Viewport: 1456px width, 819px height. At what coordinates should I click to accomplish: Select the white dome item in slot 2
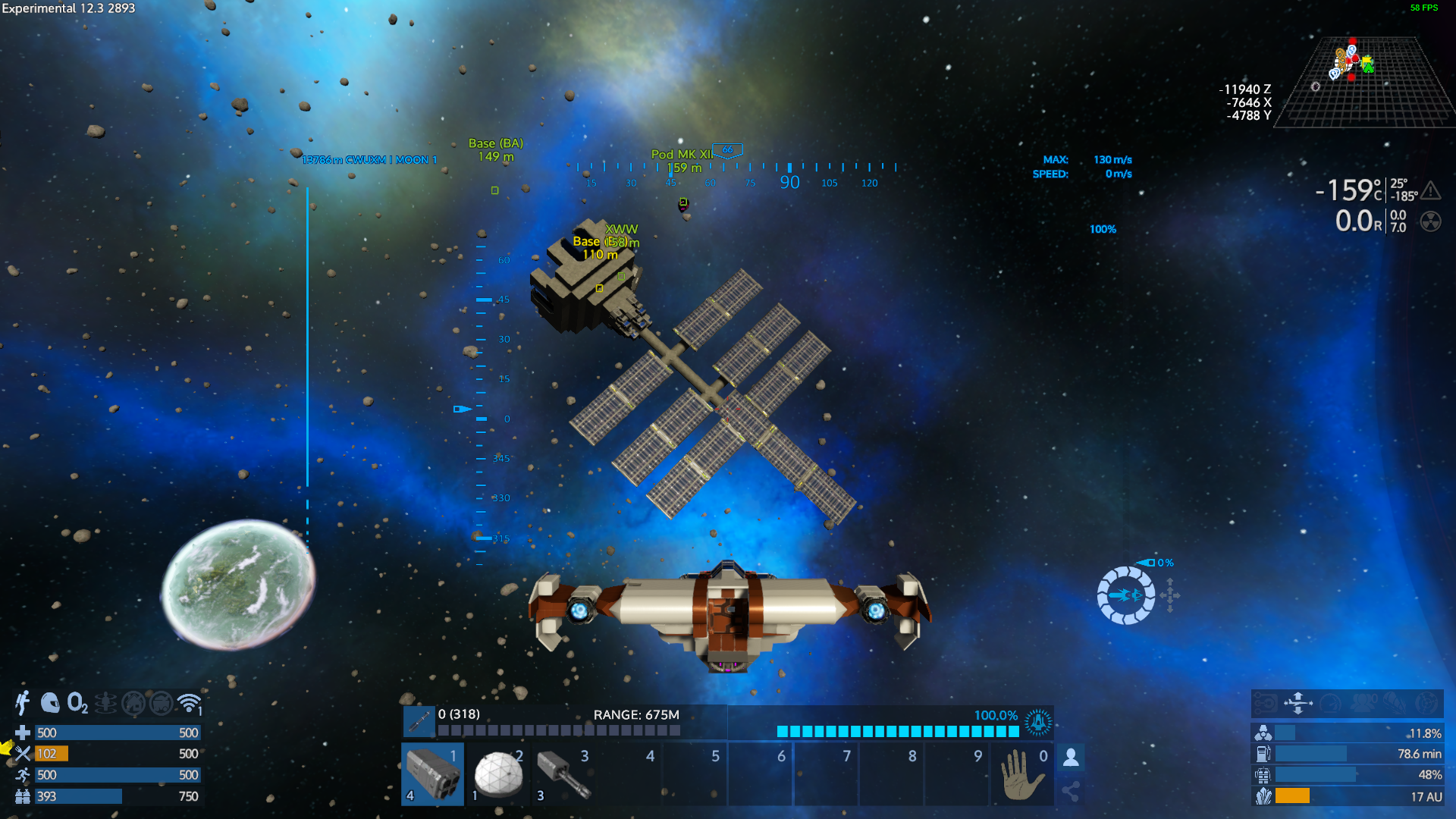click(x=498, y=773)
